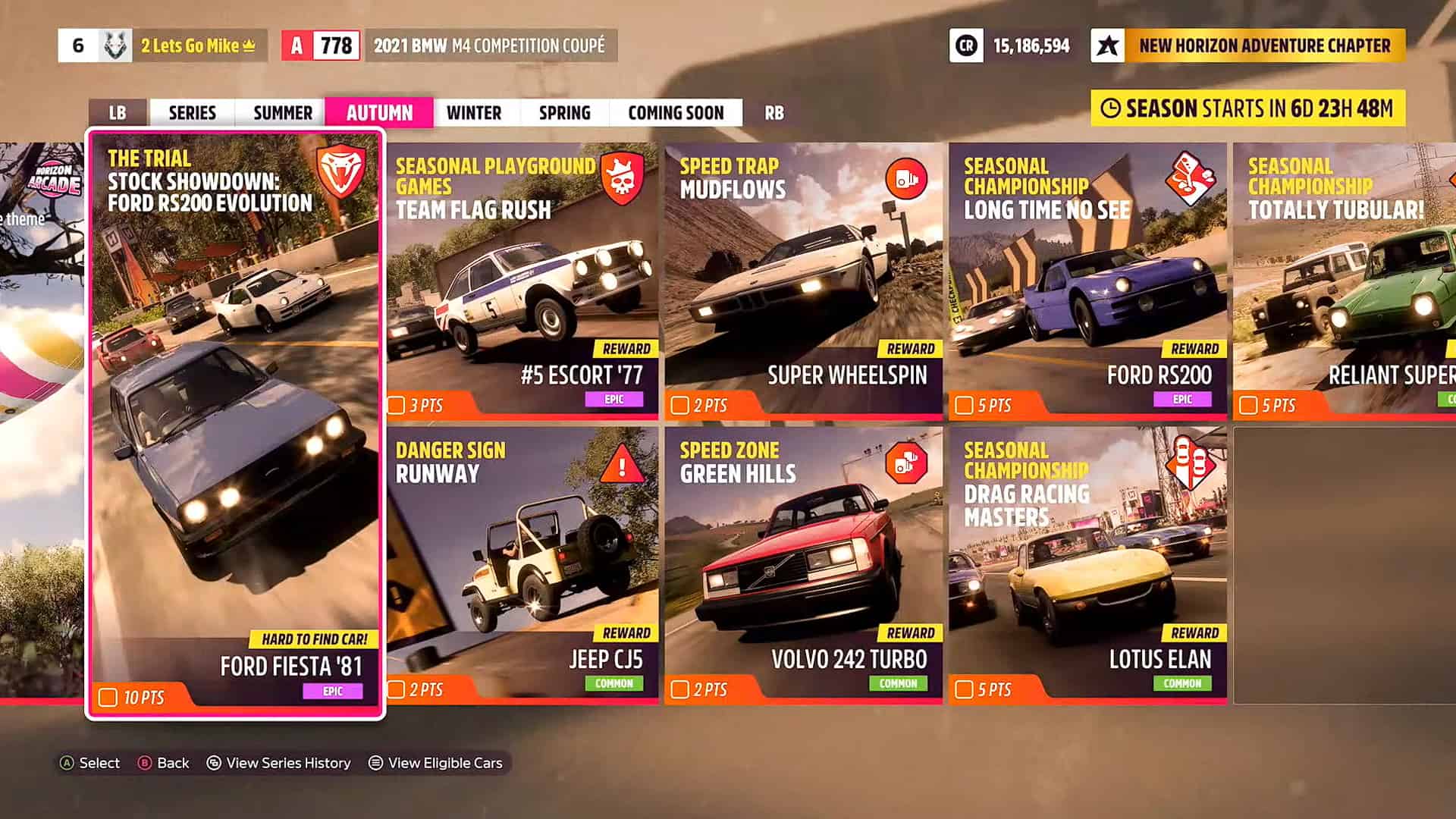Tick the 3 PTS box under Team Flag Rush
Screen dimensions: 1456x819
pyautogui.click(x=397, y=406)
